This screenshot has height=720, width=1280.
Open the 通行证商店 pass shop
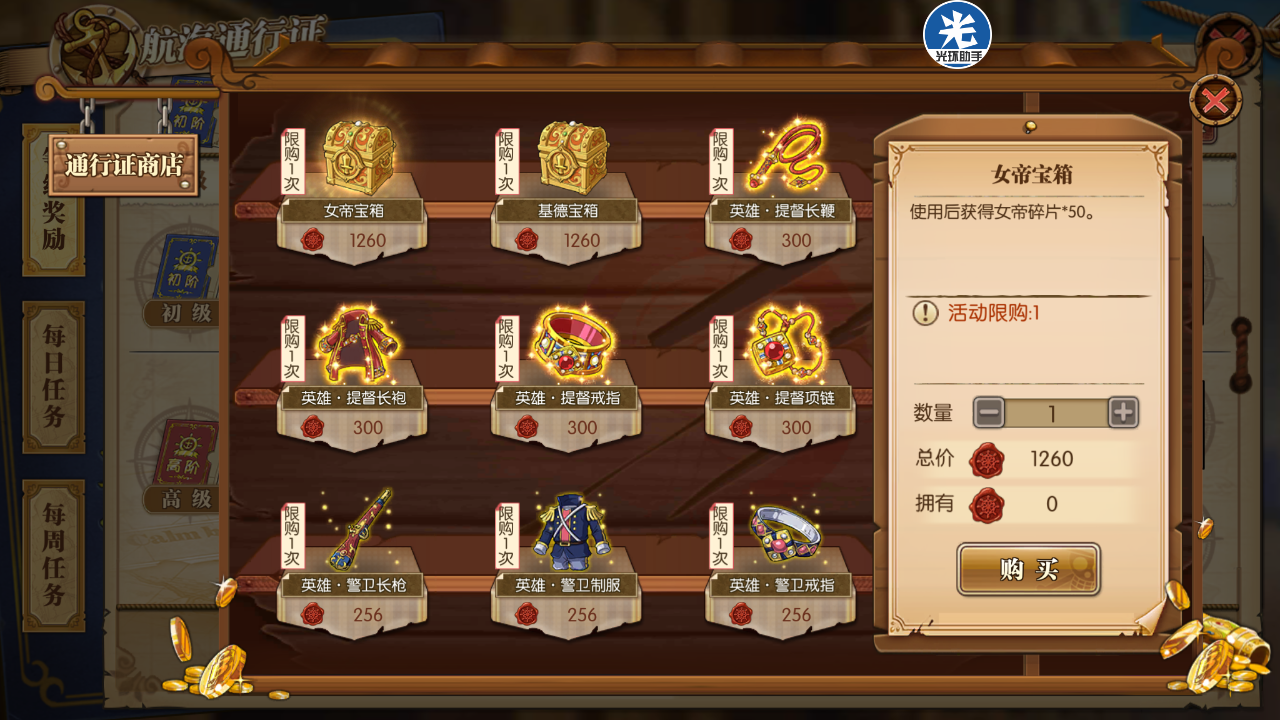[124, 165]
